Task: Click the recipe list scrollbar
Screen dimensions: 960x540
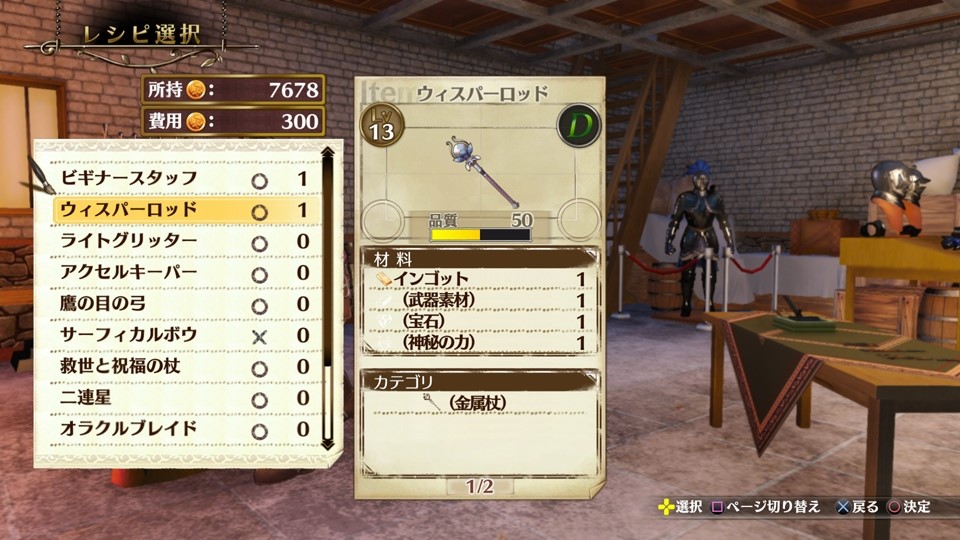Action: coord(327,300)
